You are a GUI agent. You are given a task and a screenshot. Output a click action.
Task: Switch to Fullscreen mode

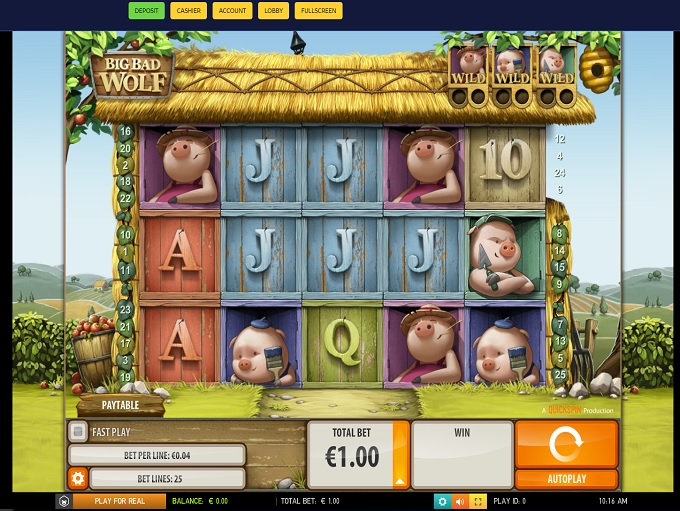coord(319,11)
